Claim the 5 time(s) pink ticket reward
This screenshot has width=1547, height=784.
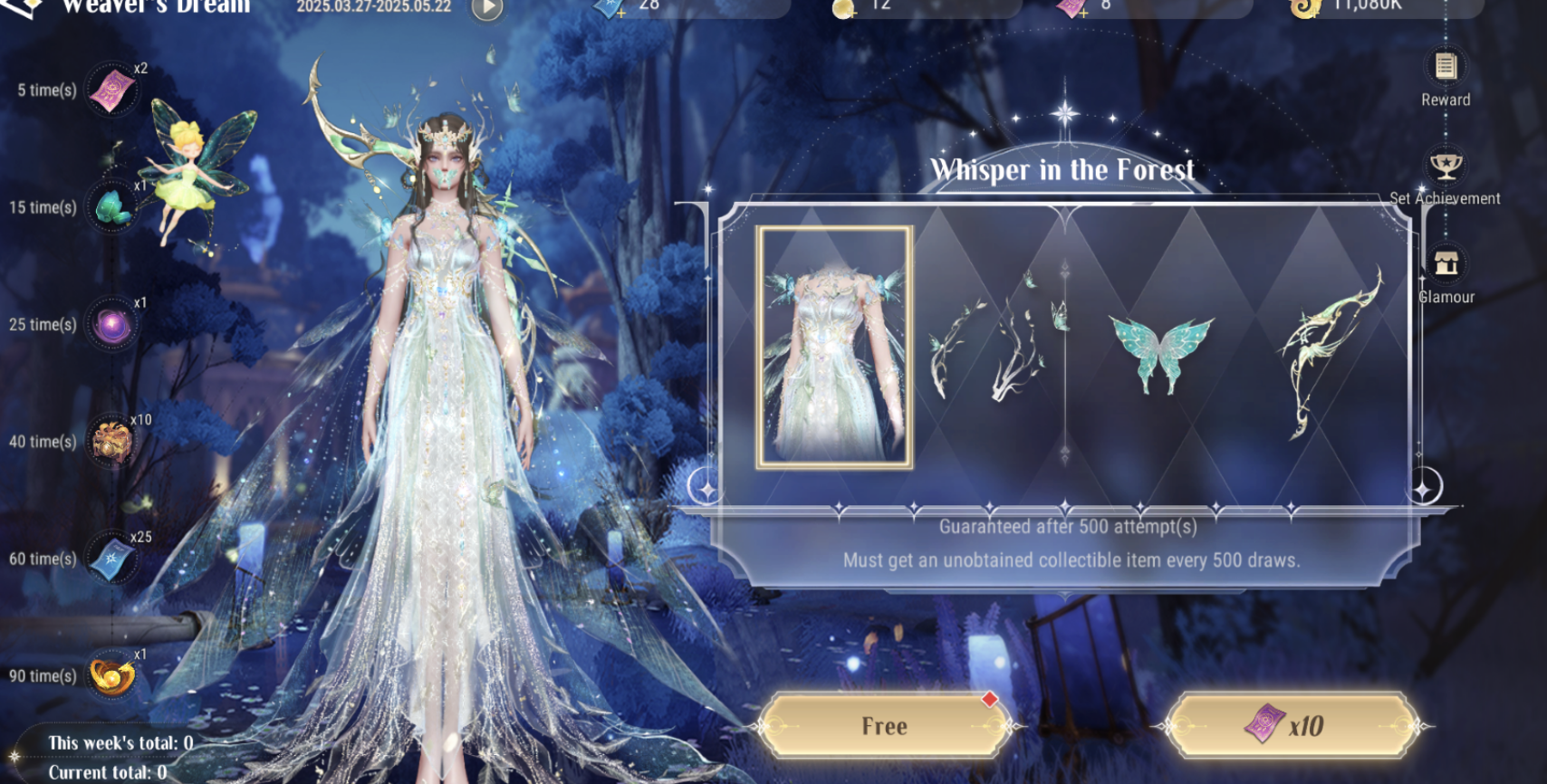tap(113, 91)
